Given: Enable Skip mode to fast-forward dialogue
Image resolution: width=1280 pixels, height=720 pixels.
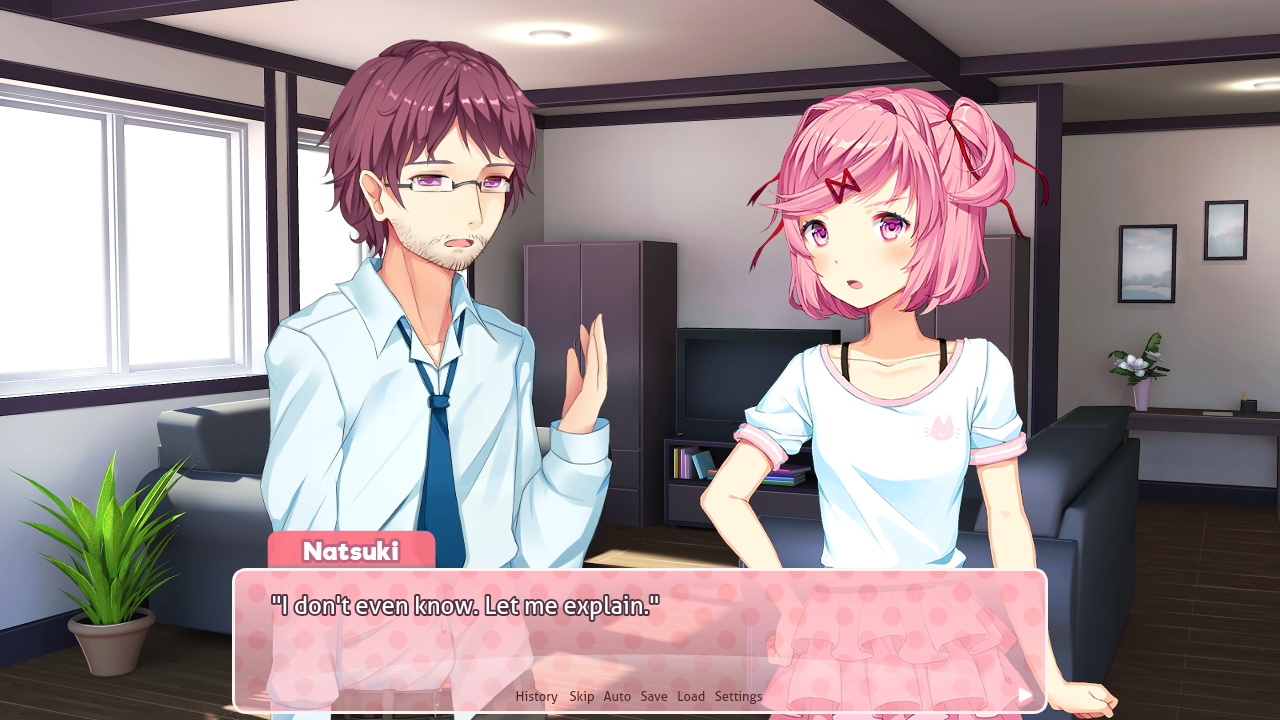Looking at the screenshot, I should coord(582,696).
